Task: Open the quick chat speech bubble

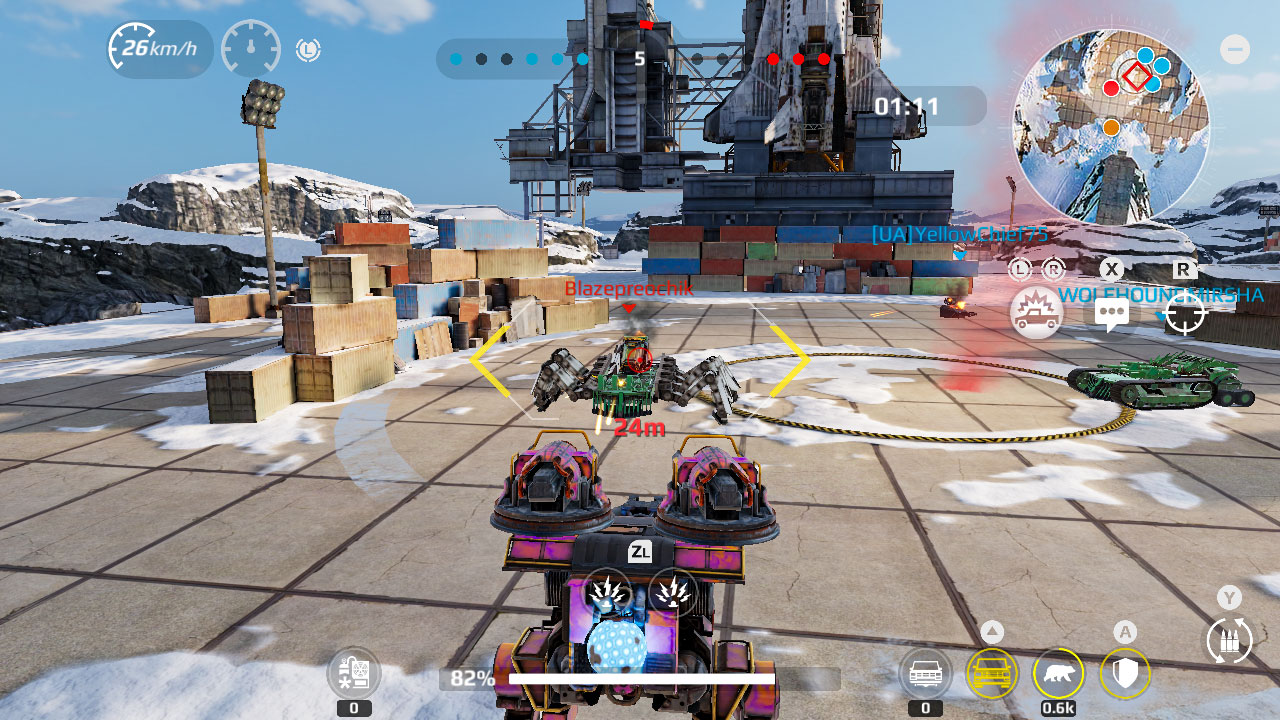Action: pos(1111,314)
